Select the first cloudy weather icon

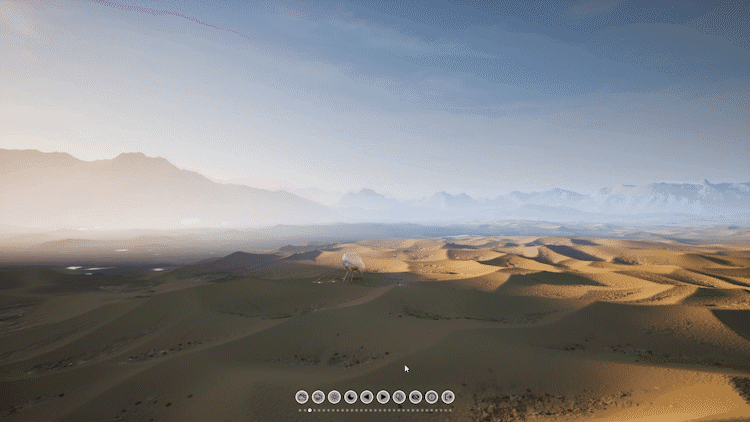pos(302,397)
